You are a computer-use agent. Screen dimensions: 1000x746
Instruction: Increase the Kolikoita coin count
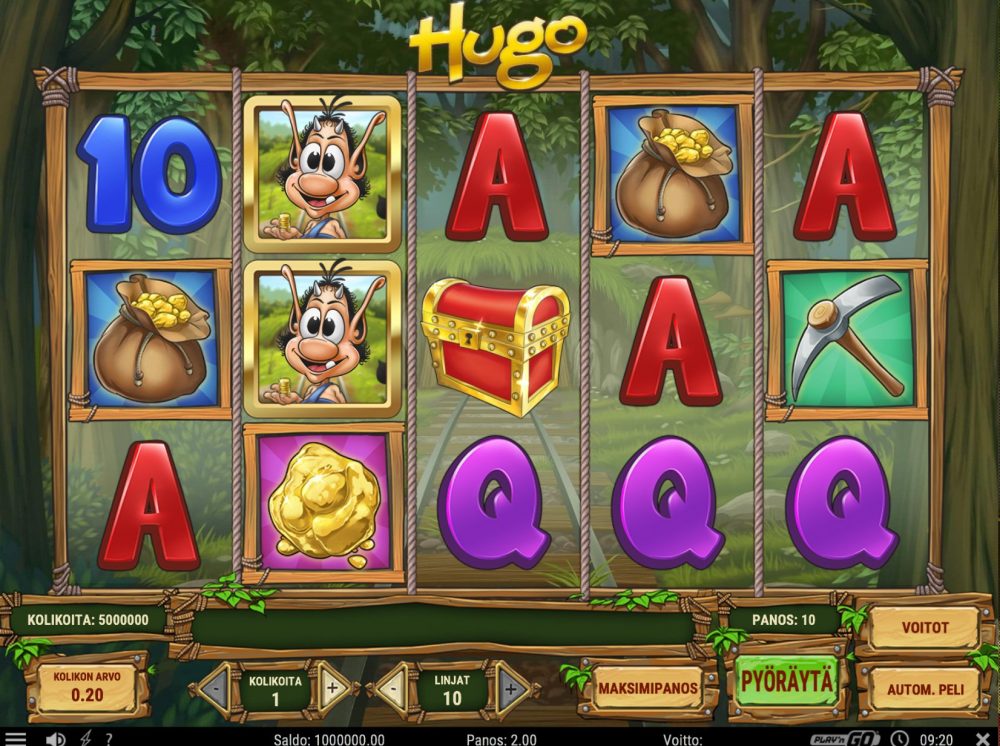click(333, 687)
